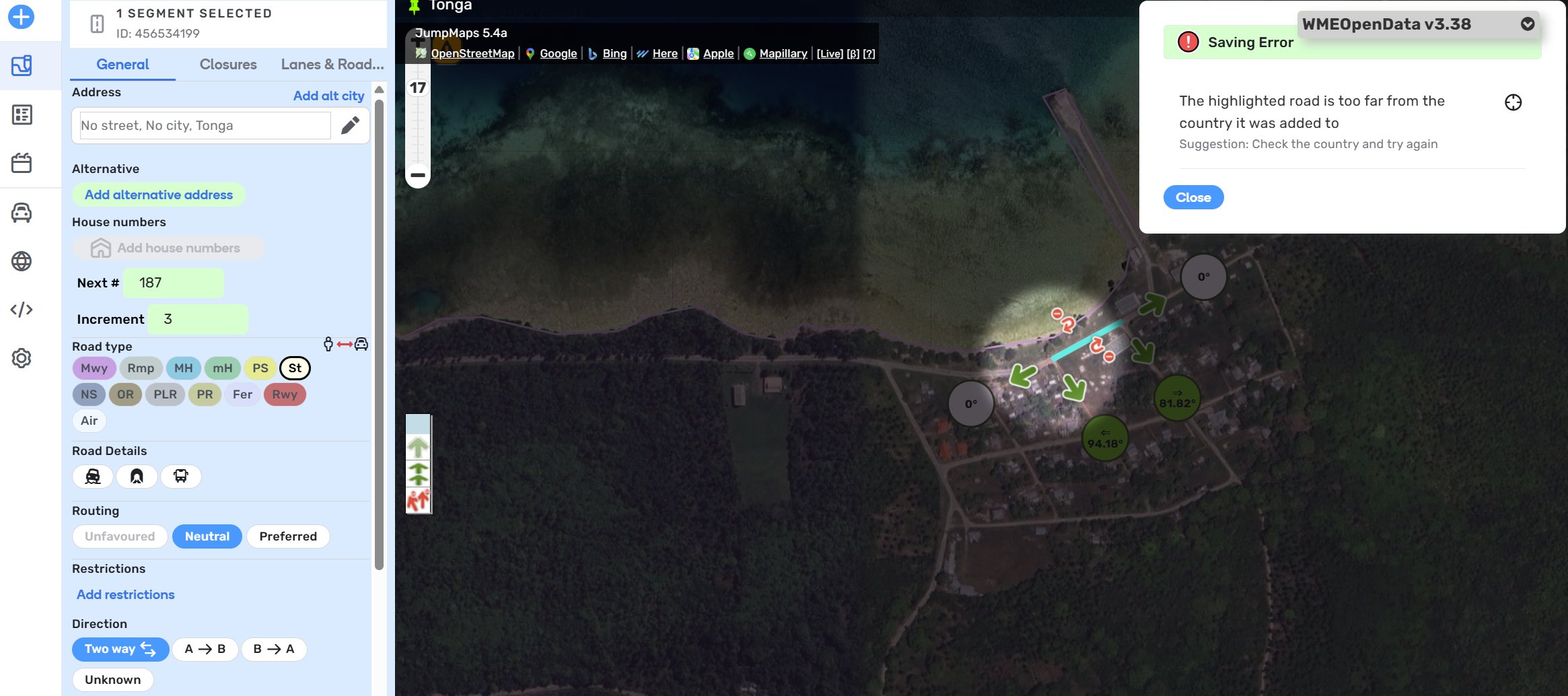The image size is (1568, 696).
Task: Open the Lanes & Road tab
Action: click(332, 65)
